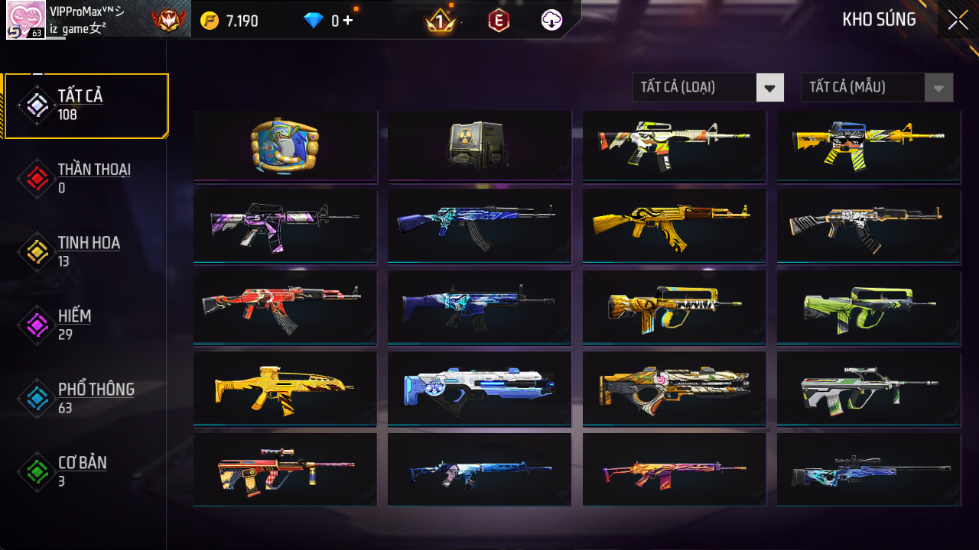
Task: Select the red AK rifle skin
Action: tap(284, 307)
